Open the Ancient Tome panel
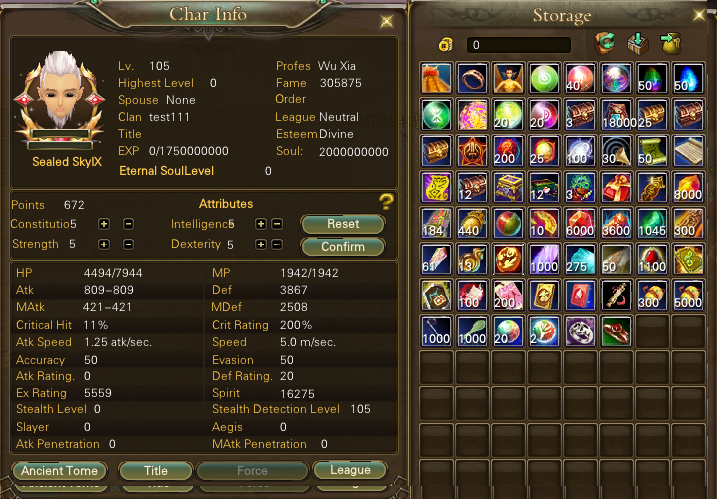 (x=60, y=470)
